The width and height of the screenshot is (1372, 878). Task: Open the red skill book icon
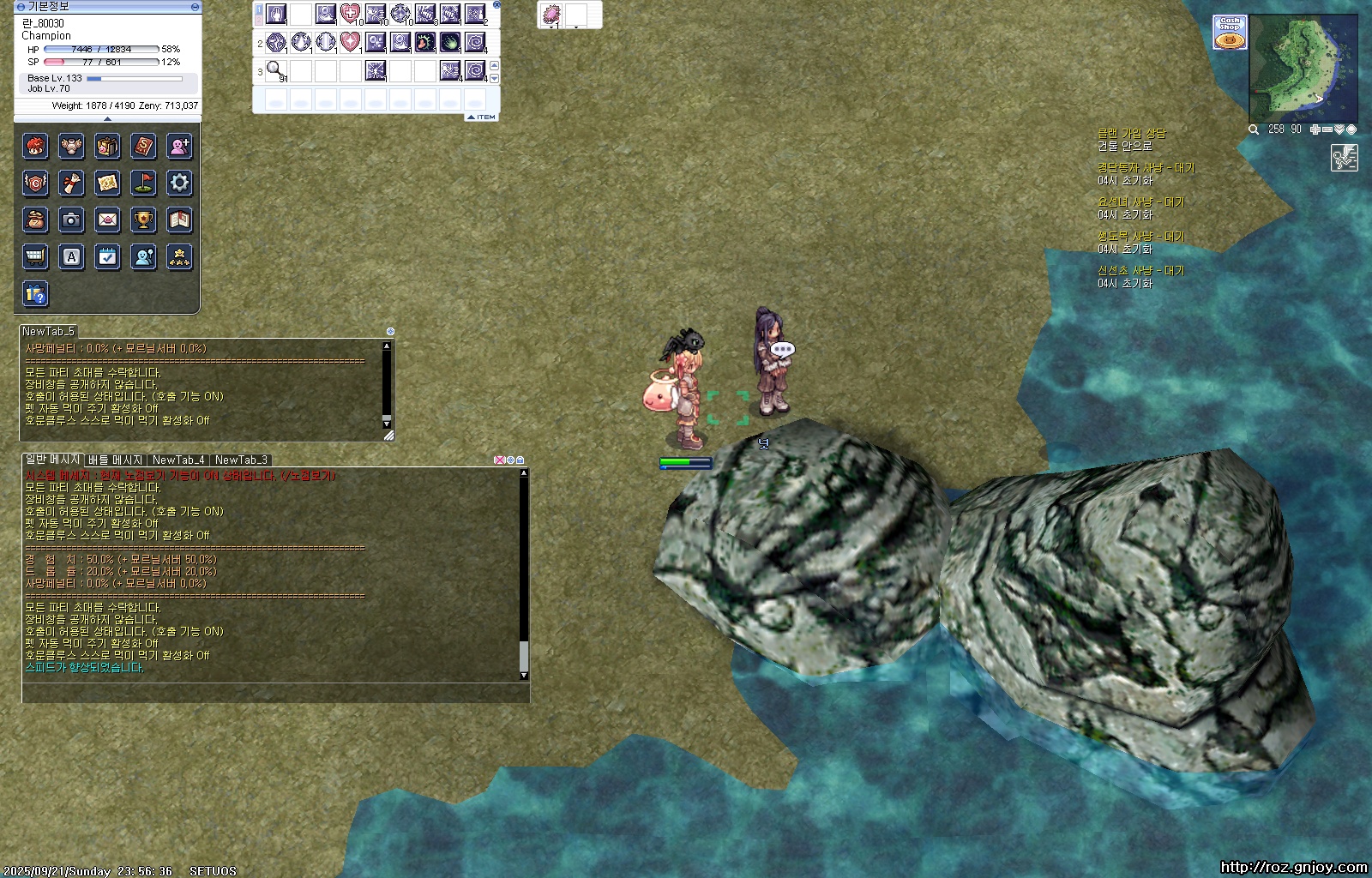tap(143, 147)
